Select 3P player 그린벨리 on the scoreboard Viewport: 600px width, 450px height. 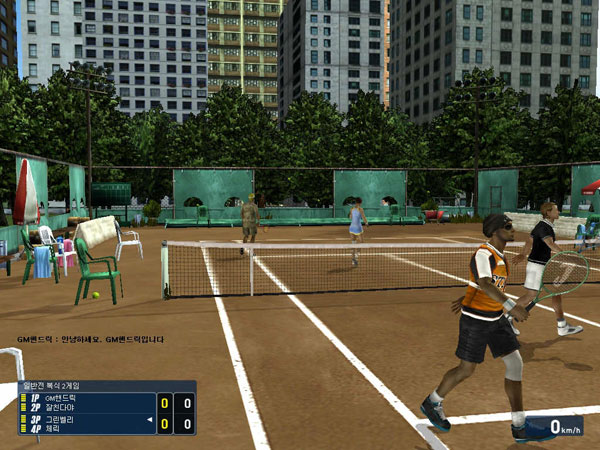click(x=60, y=419)
